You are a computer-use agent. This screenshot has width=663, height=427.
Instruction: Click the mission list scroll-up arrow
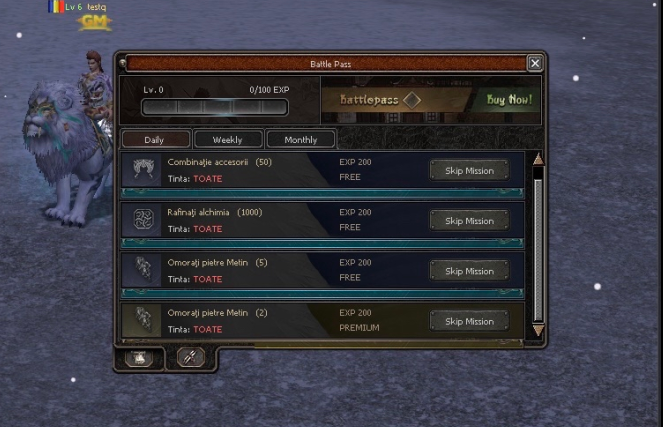click(538, 159)
